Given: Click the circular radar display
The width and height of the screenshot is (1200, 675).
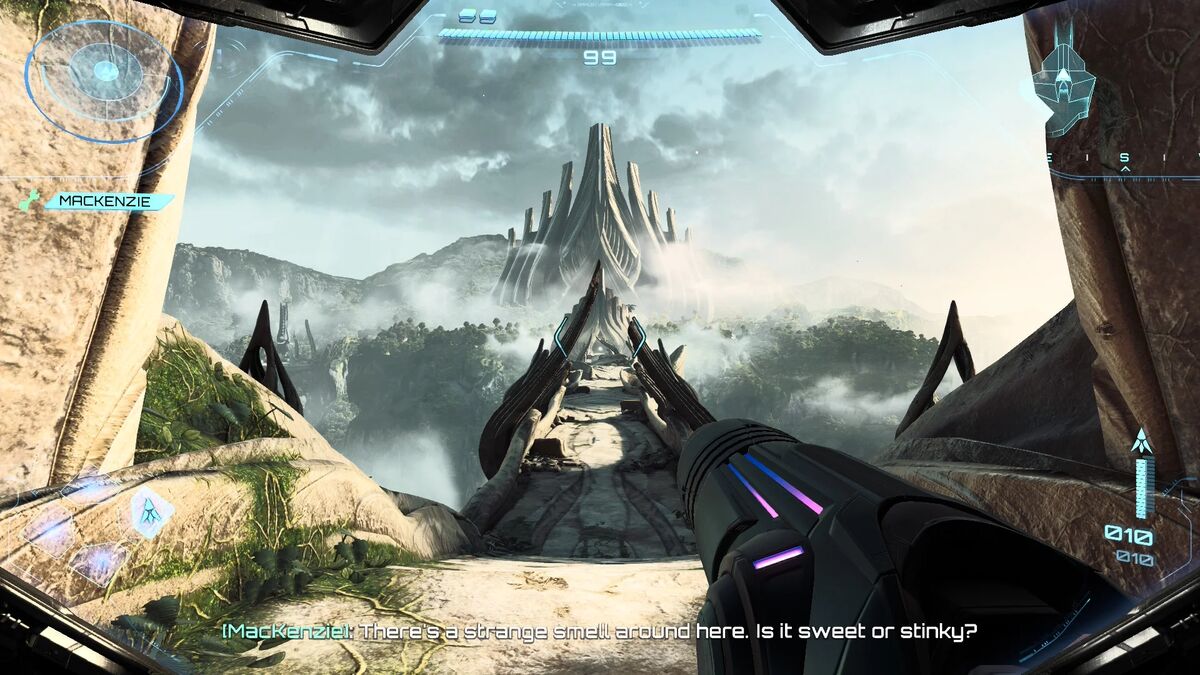Looking at the screenshot, I should point(104,72).
